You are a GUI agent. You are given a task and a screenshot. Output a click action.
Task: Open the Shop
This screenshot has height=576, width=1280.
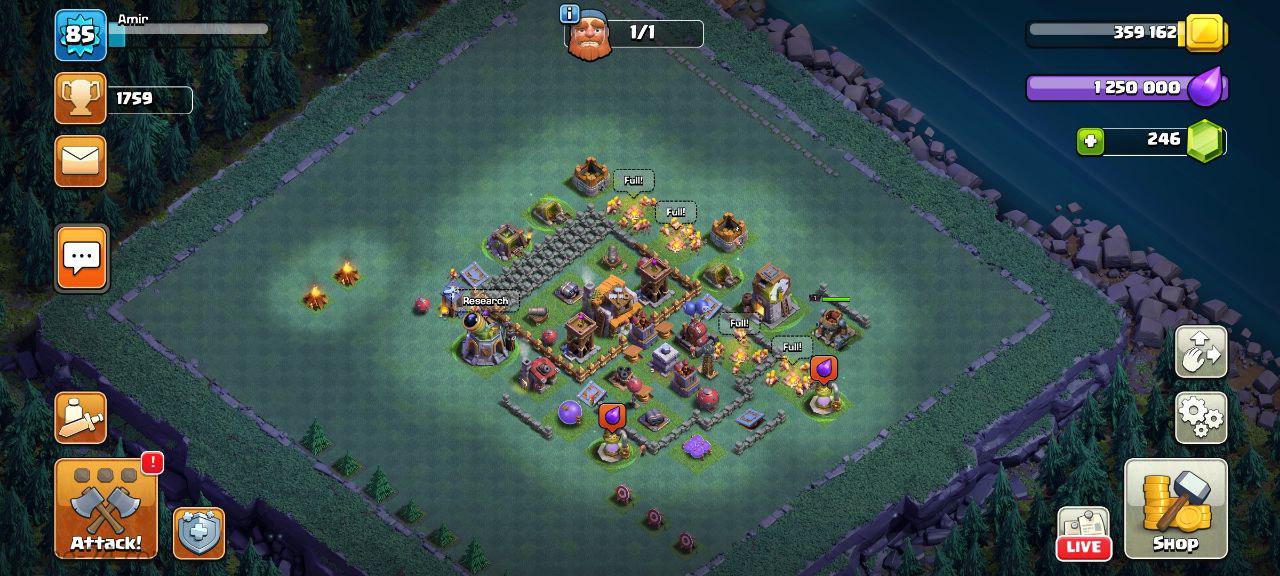[x=1175, y=508]
